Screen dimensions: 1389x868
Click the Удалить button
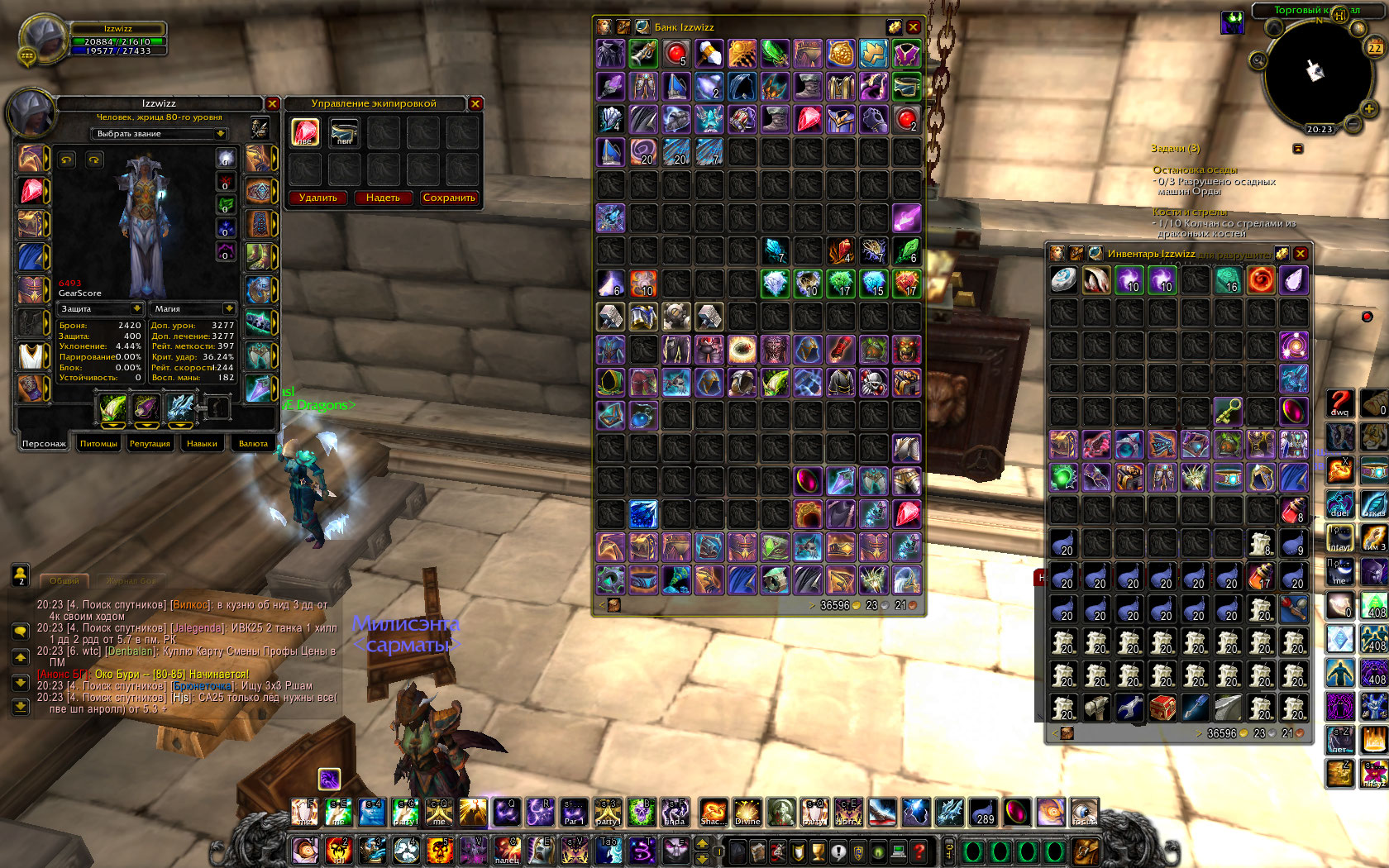click(318, 198)
